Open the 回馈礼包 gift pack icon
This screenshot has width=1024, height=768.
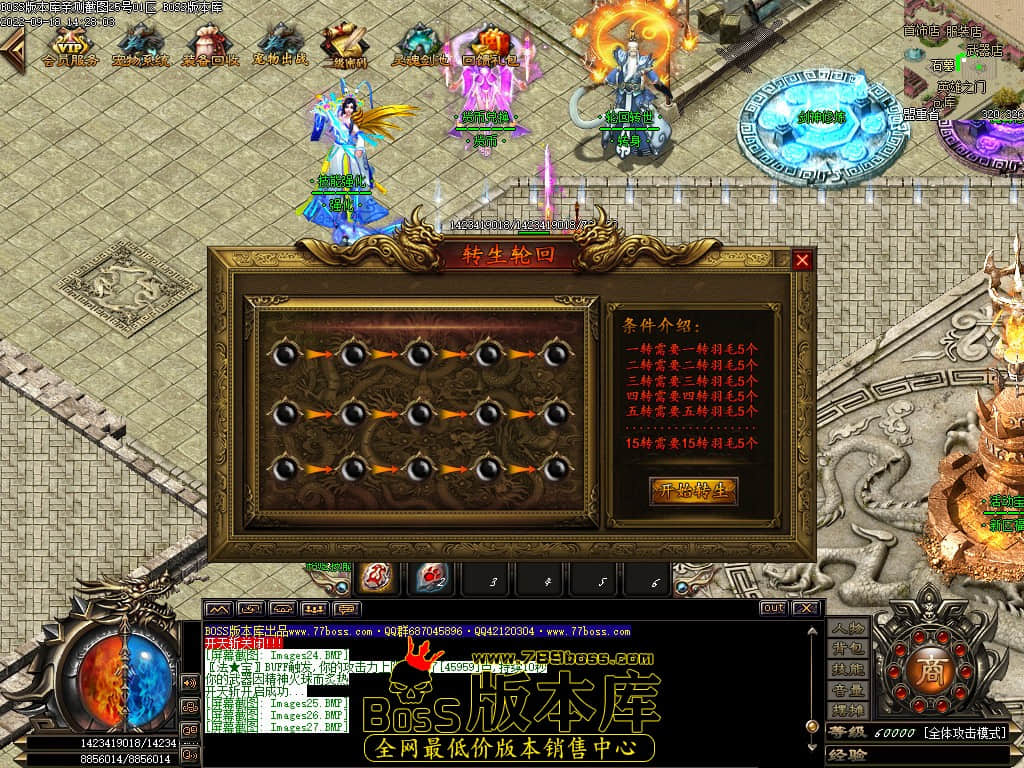point(490,45)
